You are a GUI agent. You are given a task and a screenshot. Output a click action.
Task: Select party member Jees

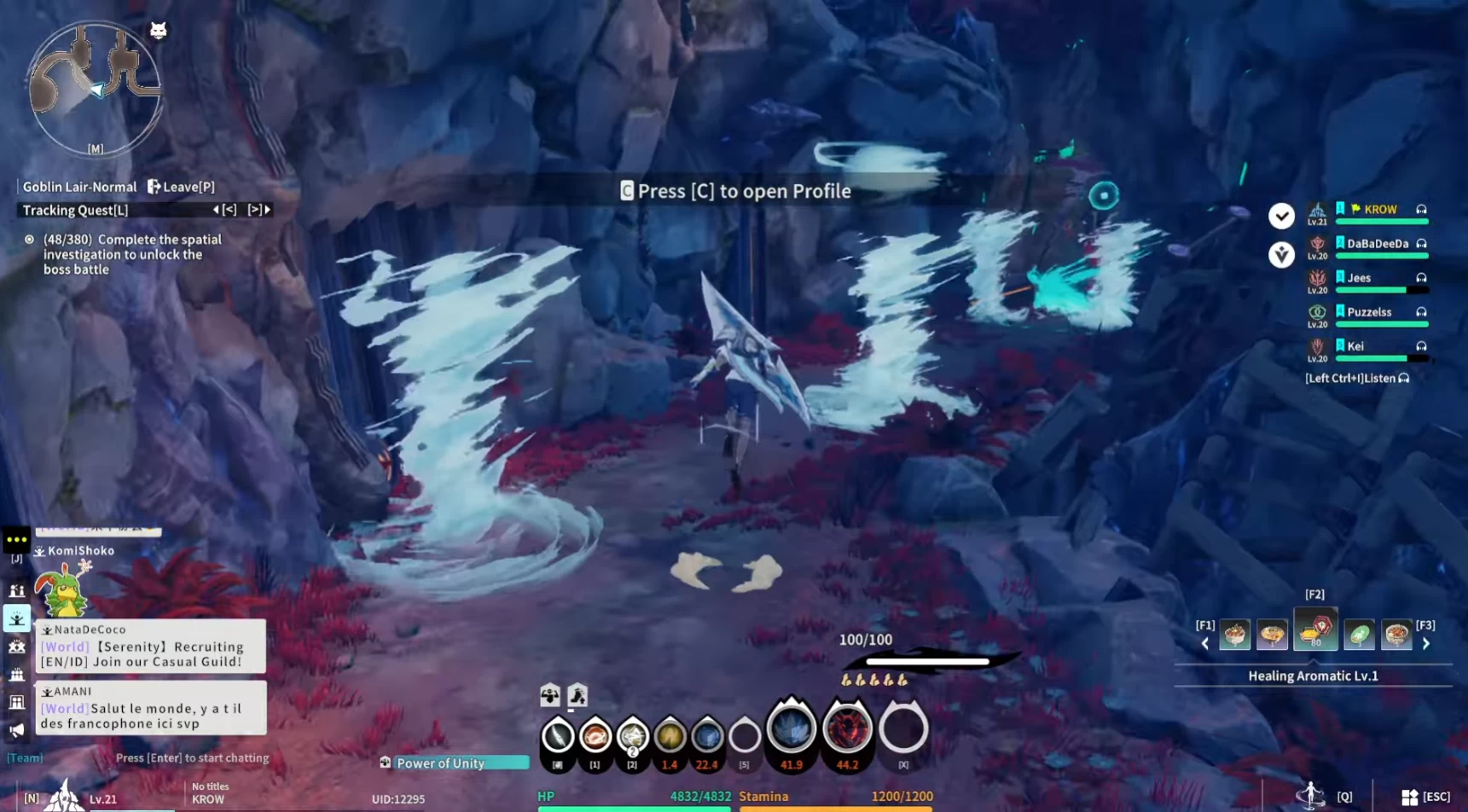click(x=1359, y=278)
